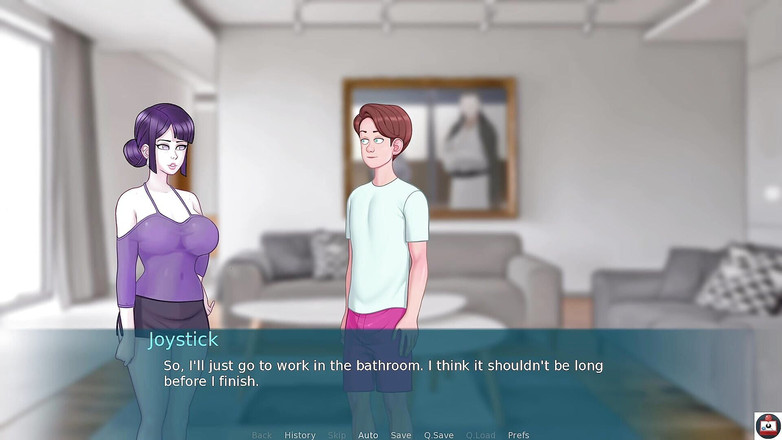Open the dialogue History log
Viewport: 782px width, 440px height.
pyautogui.click(x=300, y=435)
